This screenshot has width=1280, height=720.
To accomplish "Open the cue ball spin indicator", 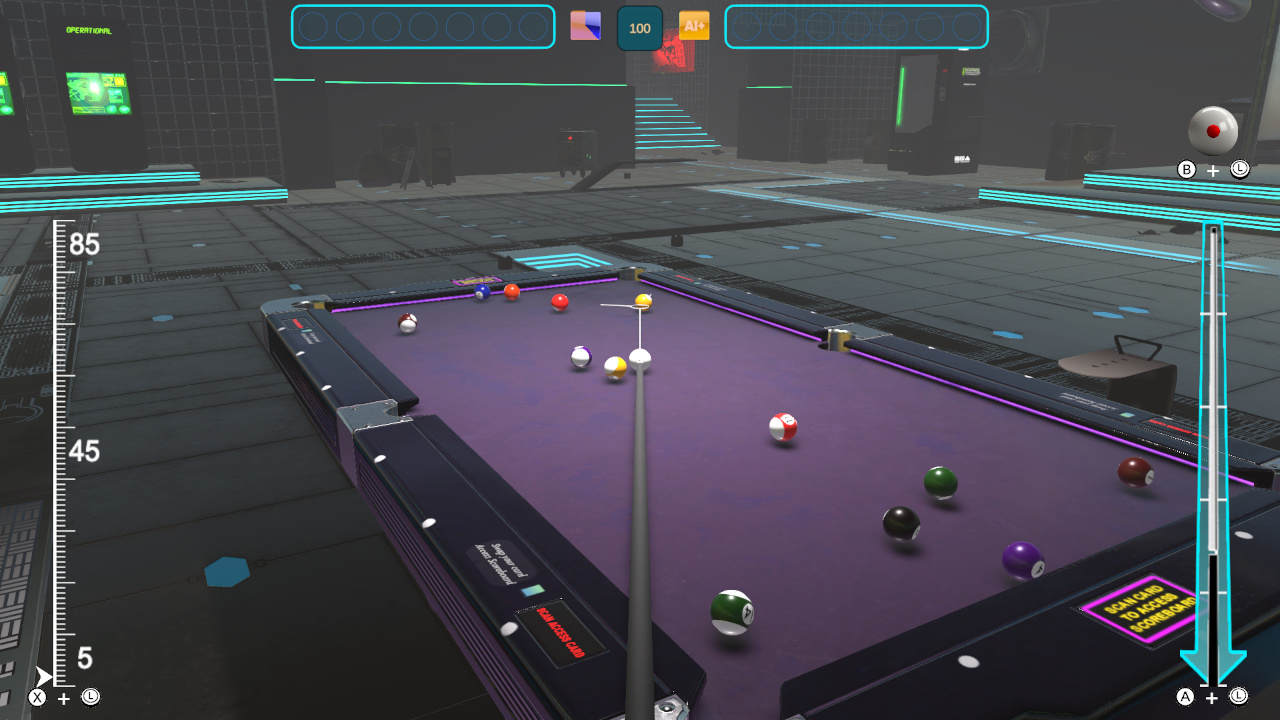I will pos(1213,130).
